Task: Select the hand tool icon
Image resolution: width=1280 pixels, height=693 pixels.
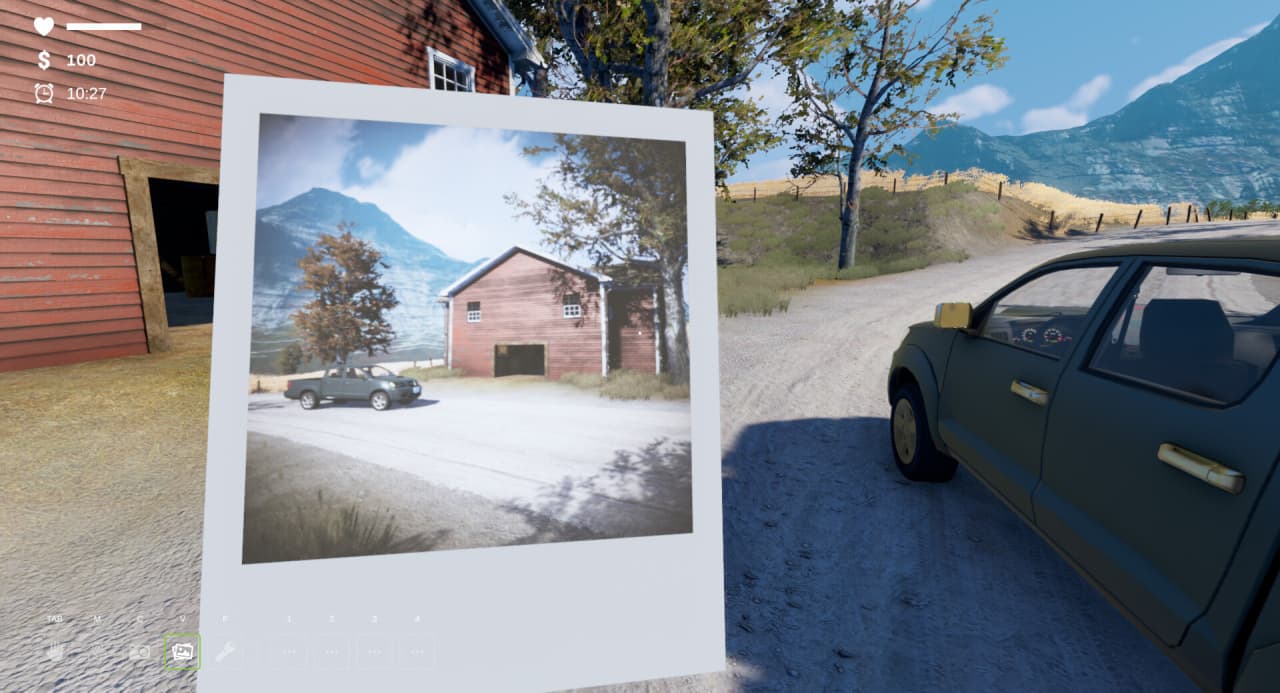Action: point(55,651)
